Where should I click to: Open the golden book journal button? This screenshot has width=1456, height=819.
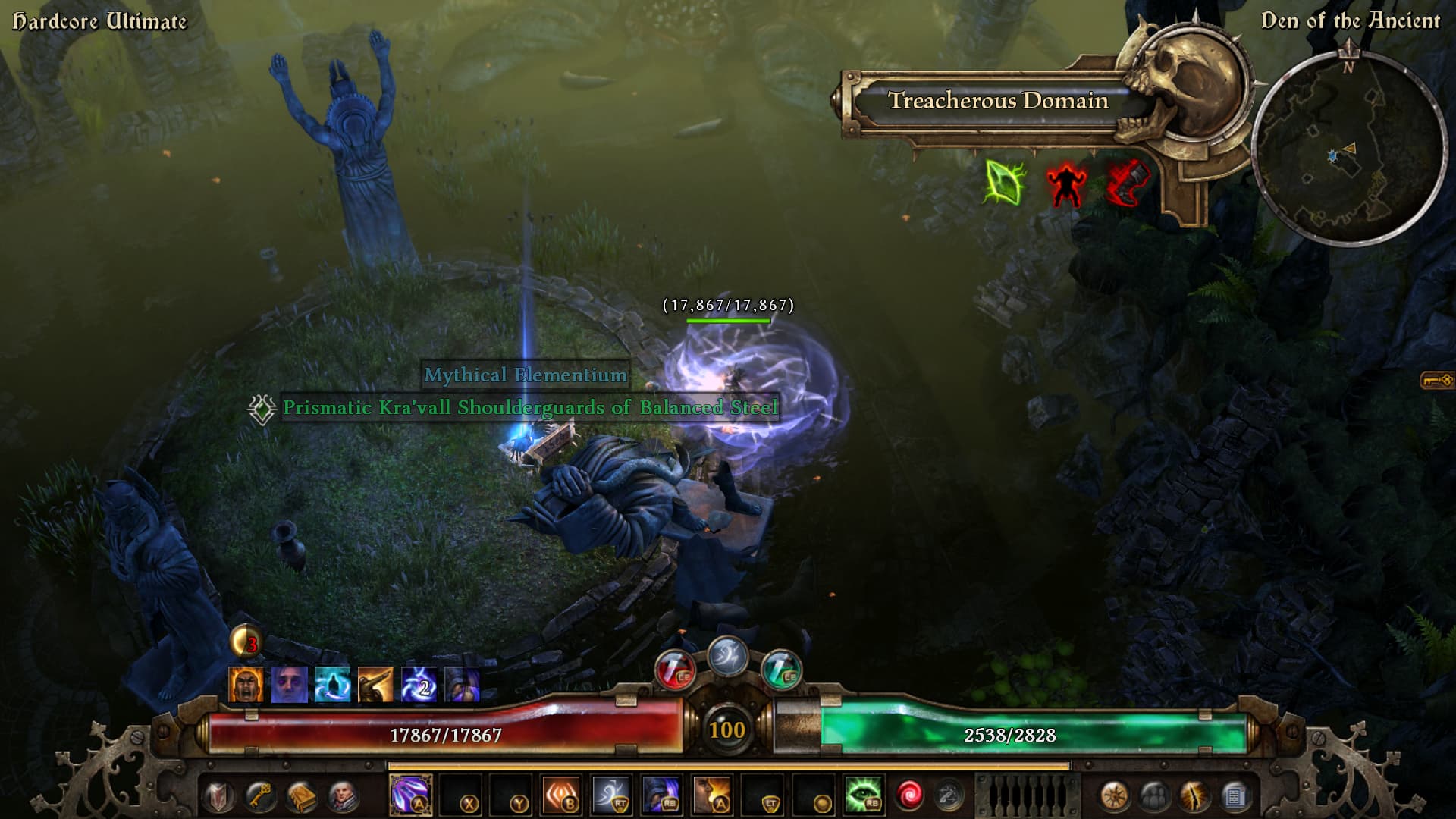click(301, 796)
